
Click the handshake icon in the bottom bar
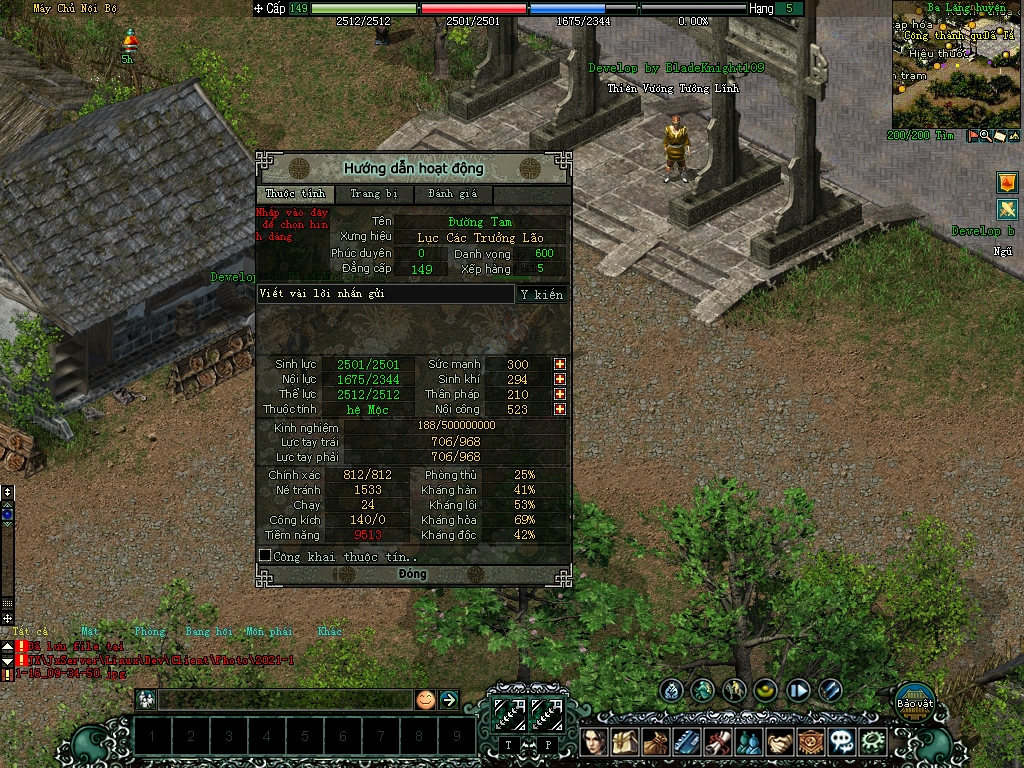pos(780,742)
